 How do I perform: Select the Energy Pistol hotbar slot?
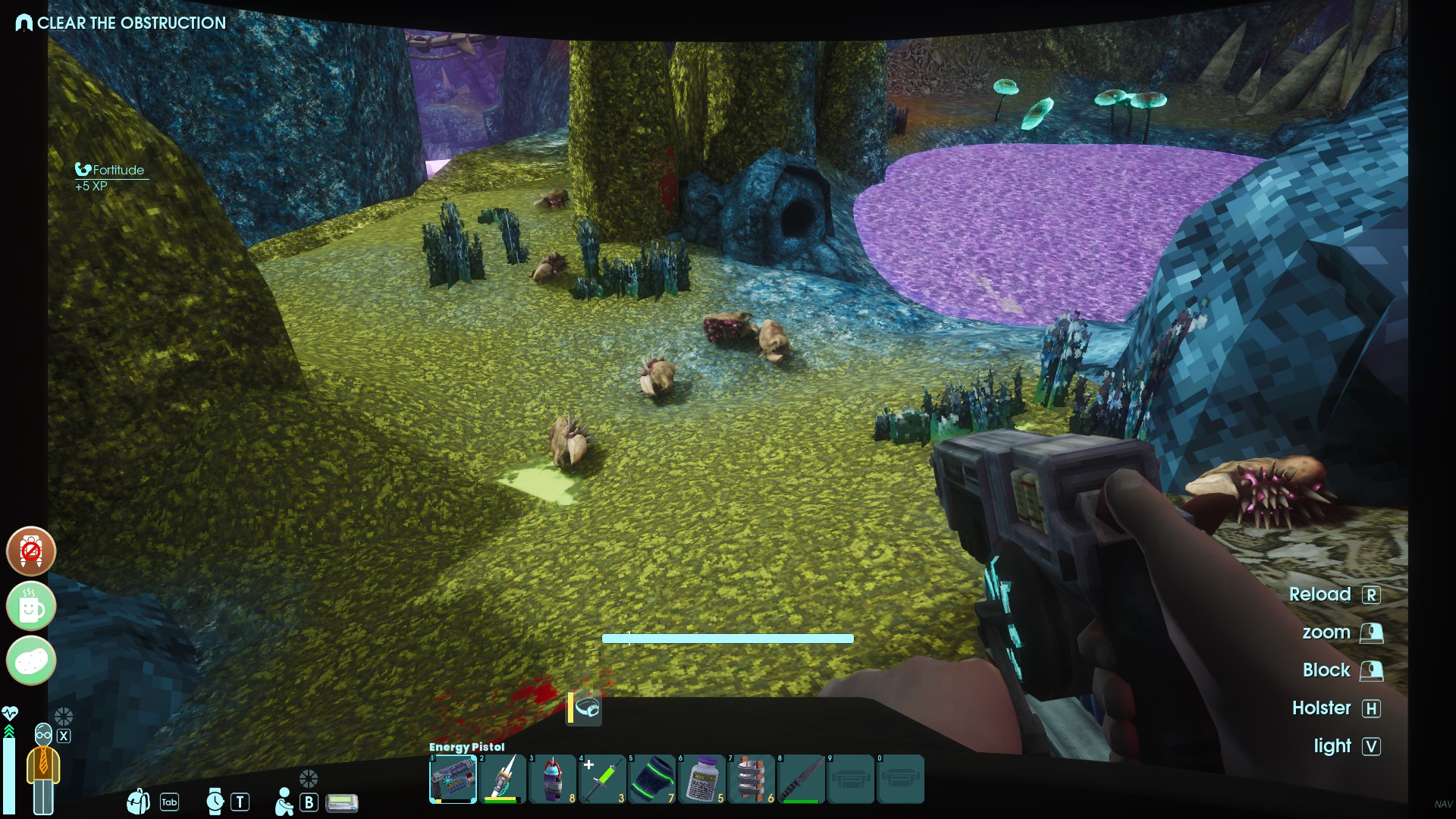pyautogui.click(x=453, y=779)
